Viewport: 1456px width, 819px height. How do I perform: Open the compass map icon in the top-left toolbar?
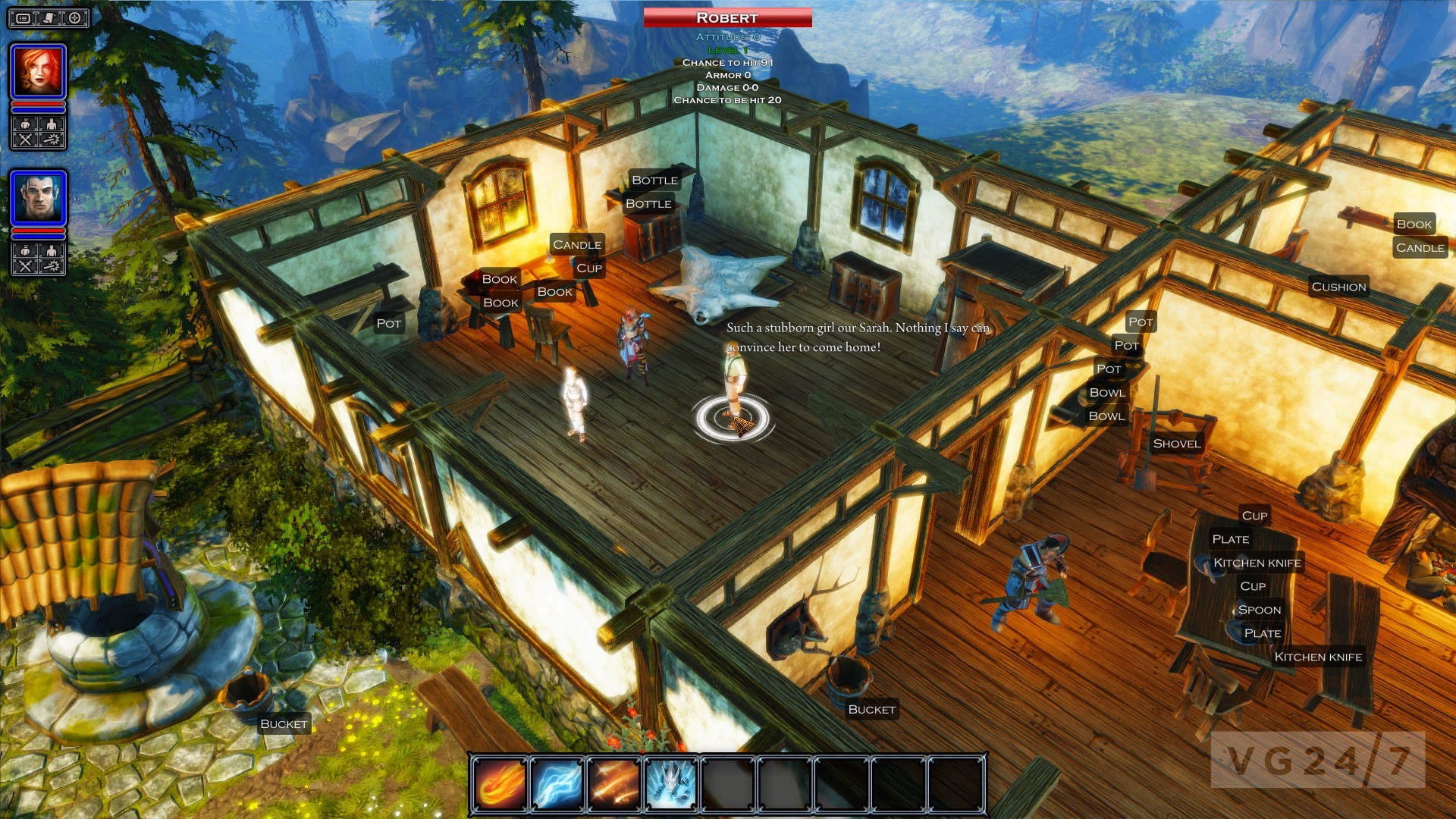click(75, 18)
